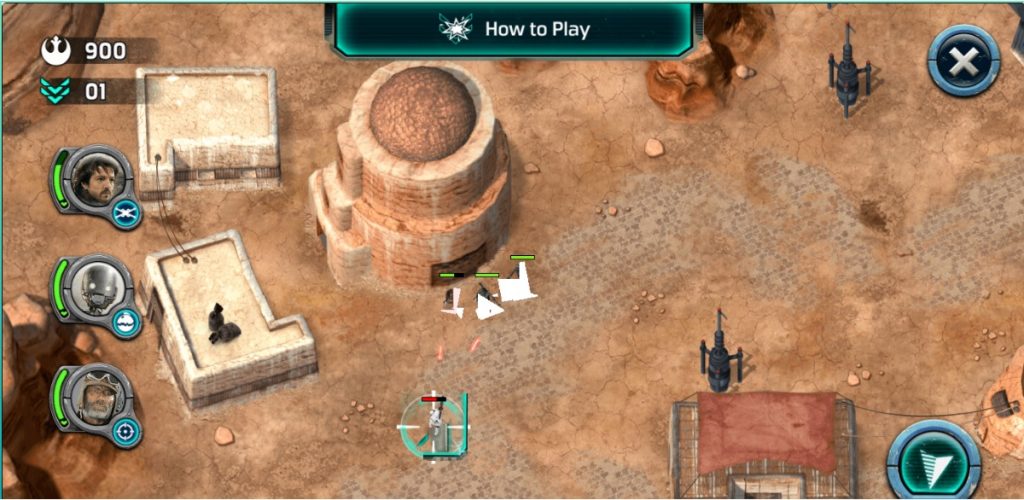Activate K-2SO's blue ability icon
1024x500 pixels.
tap(127, 322)
